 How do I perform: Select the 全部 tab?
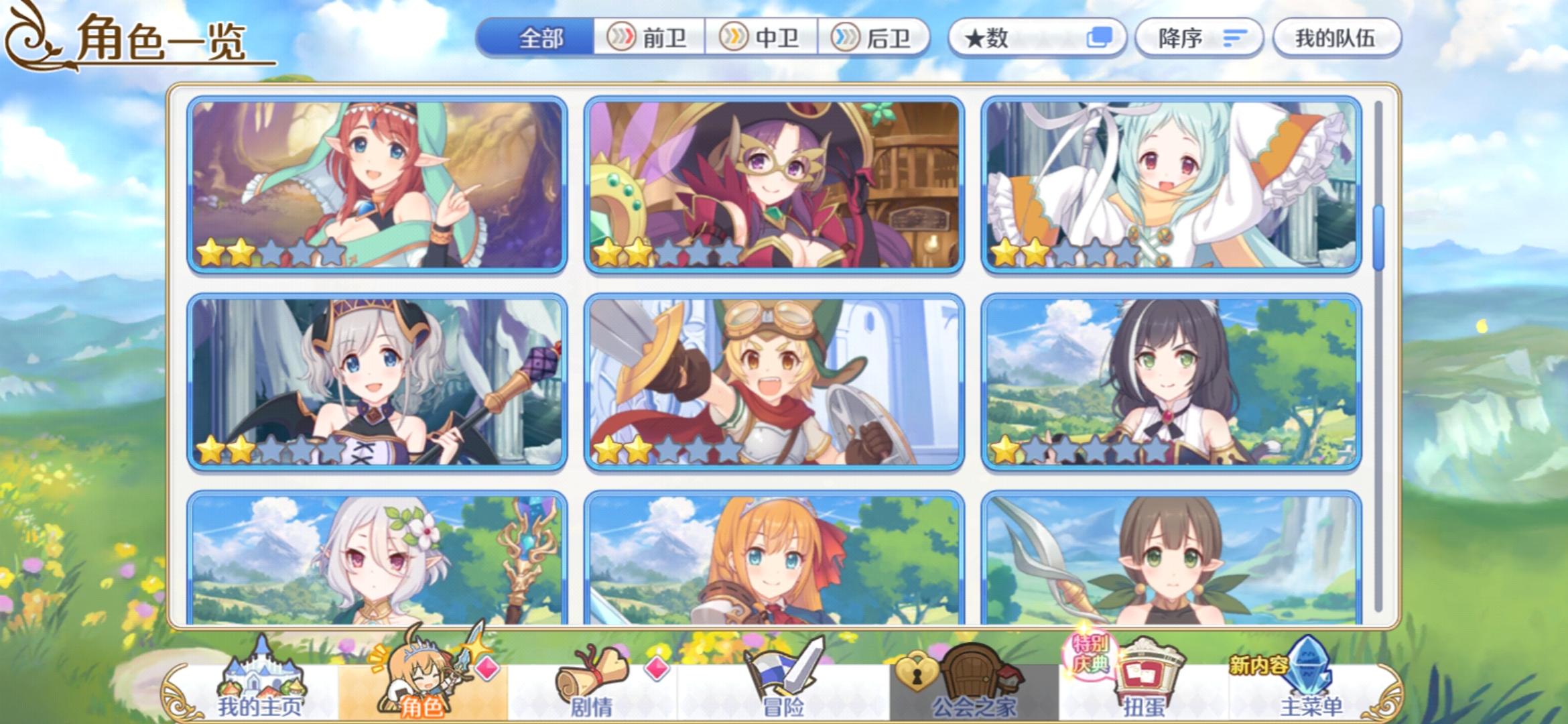(536, 38)
